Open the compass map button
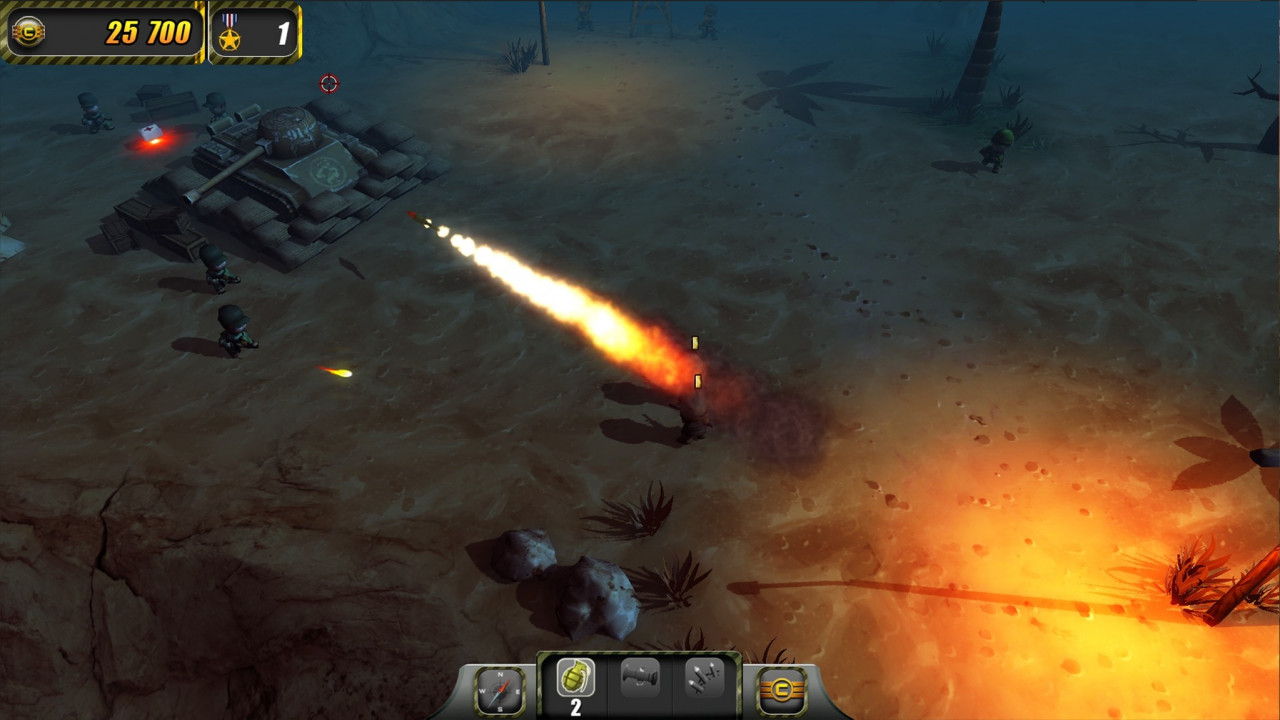This screenshot has width=1280, height=720. (499, 690)
